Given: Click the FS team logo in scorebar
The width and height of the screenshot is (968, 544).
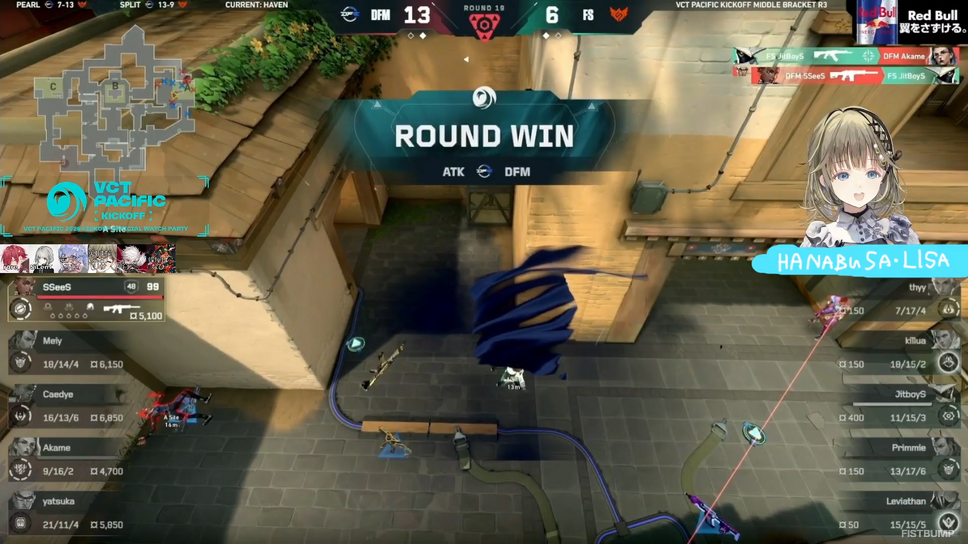Looking at the screenshot, I should point(619,15).
